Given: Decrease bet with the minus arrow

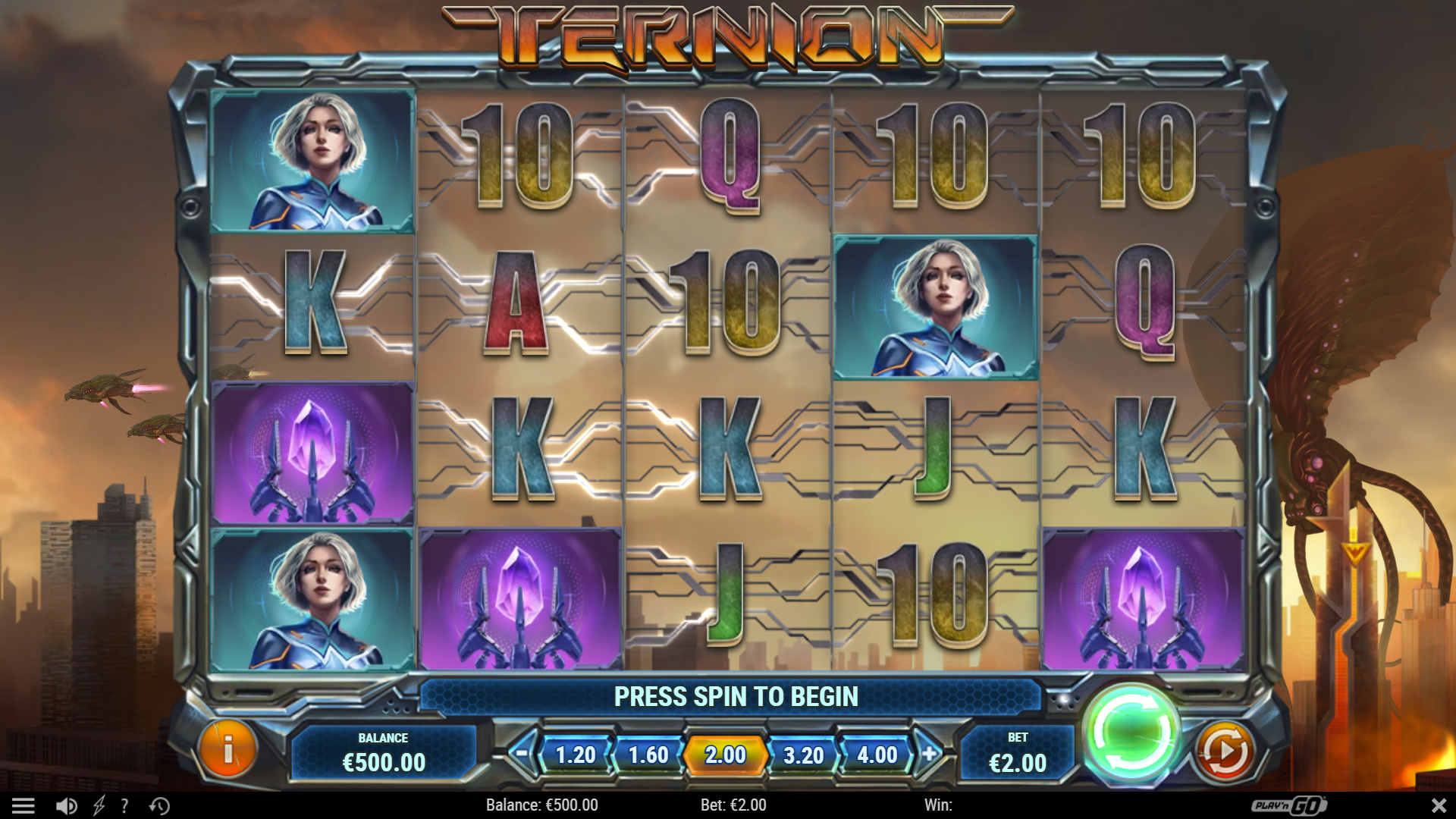Looking at the screenshot, I should point(522,754).
